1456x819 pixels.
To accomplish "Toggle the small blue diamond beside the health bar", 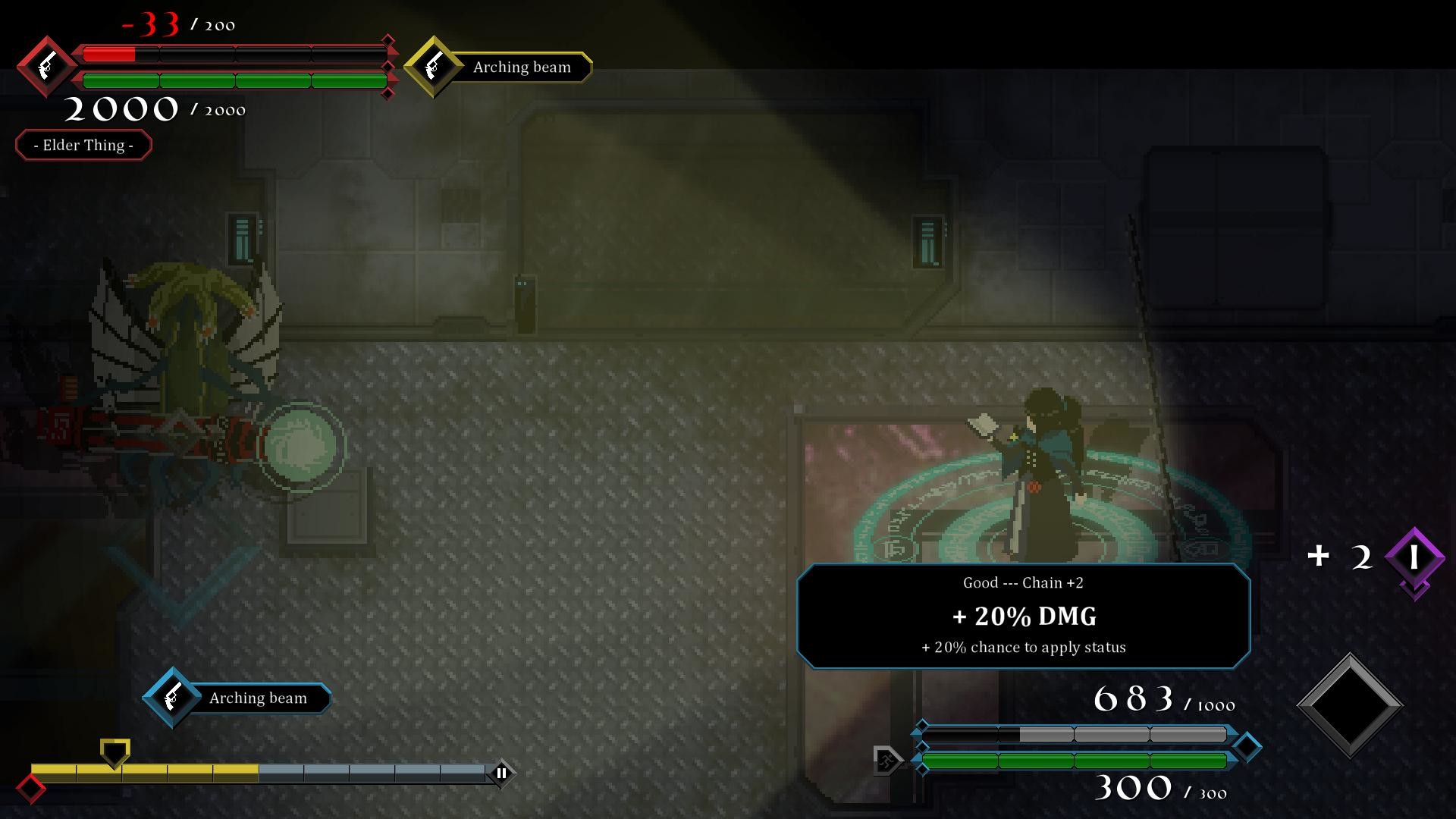I will point(922,768).
